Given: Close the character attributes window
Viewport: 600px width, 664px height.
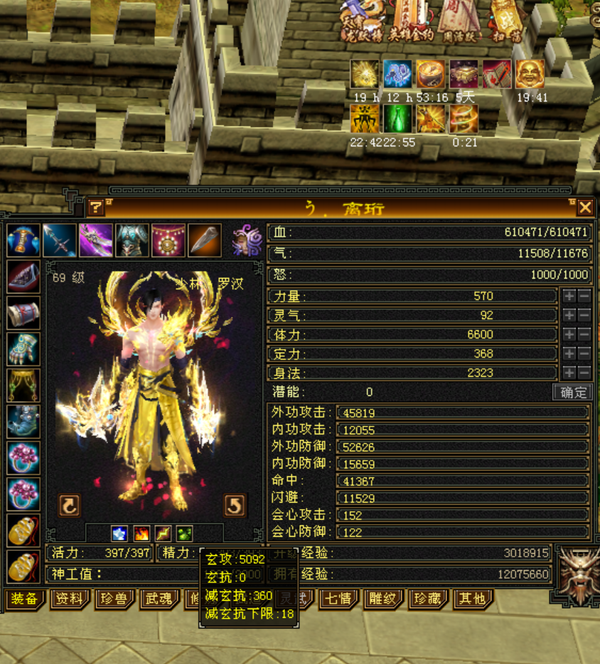Looking at the screenshot, I should click(584, 207).
